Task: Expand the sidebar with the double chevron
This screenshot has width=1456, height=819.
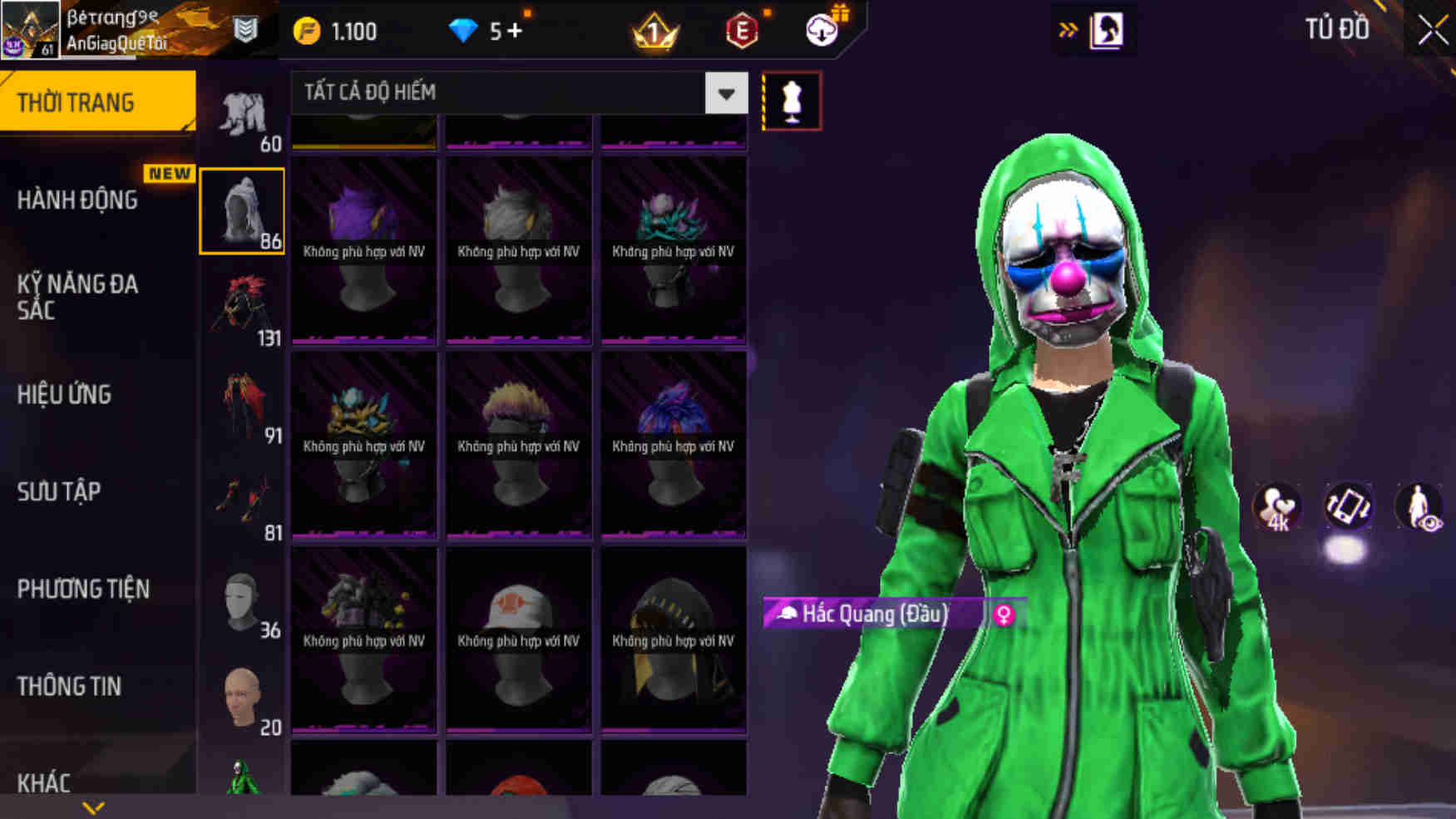Action: (1068, 27)
